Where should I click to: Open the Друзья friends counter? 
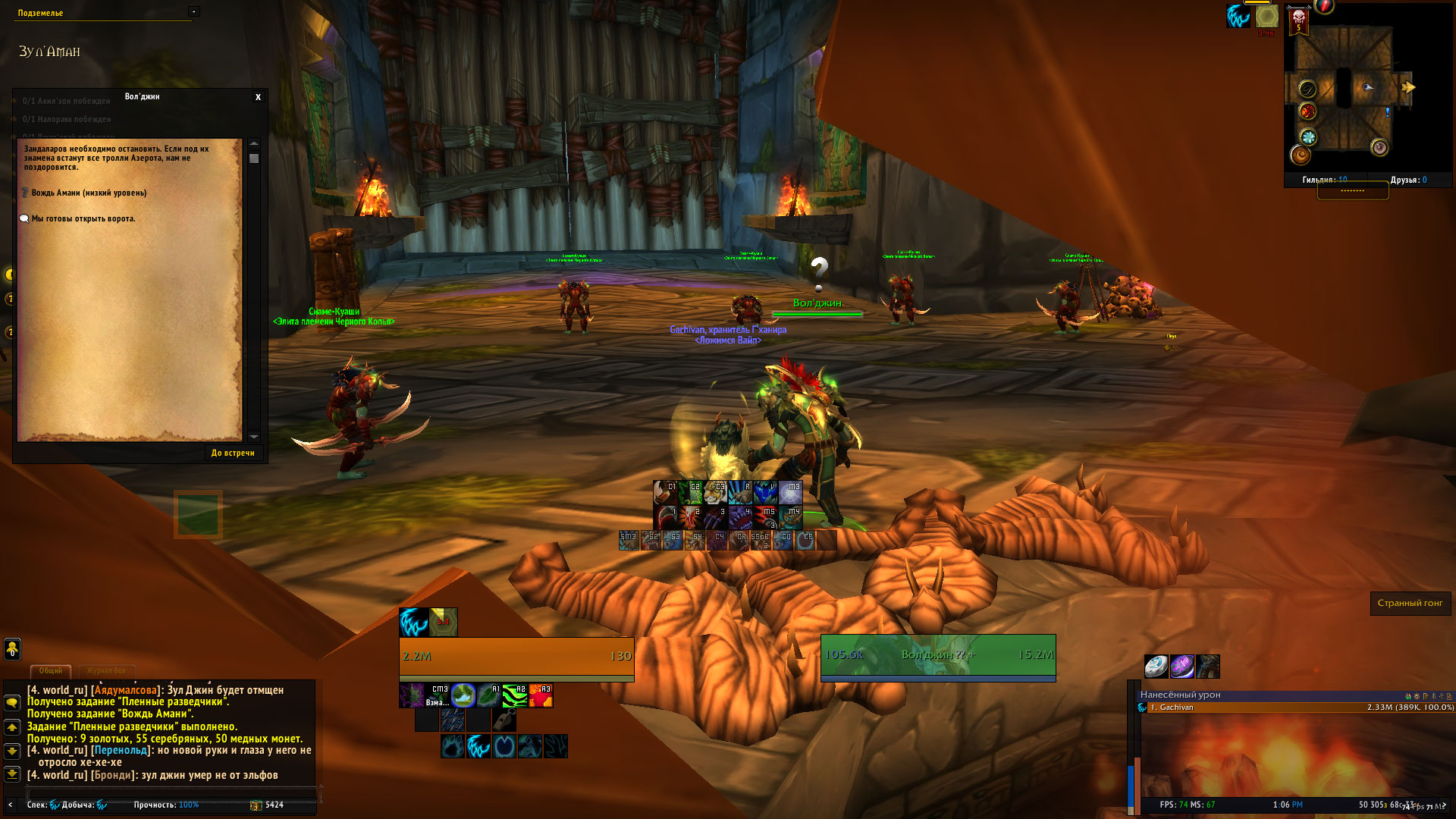[x=1408, y=180]
